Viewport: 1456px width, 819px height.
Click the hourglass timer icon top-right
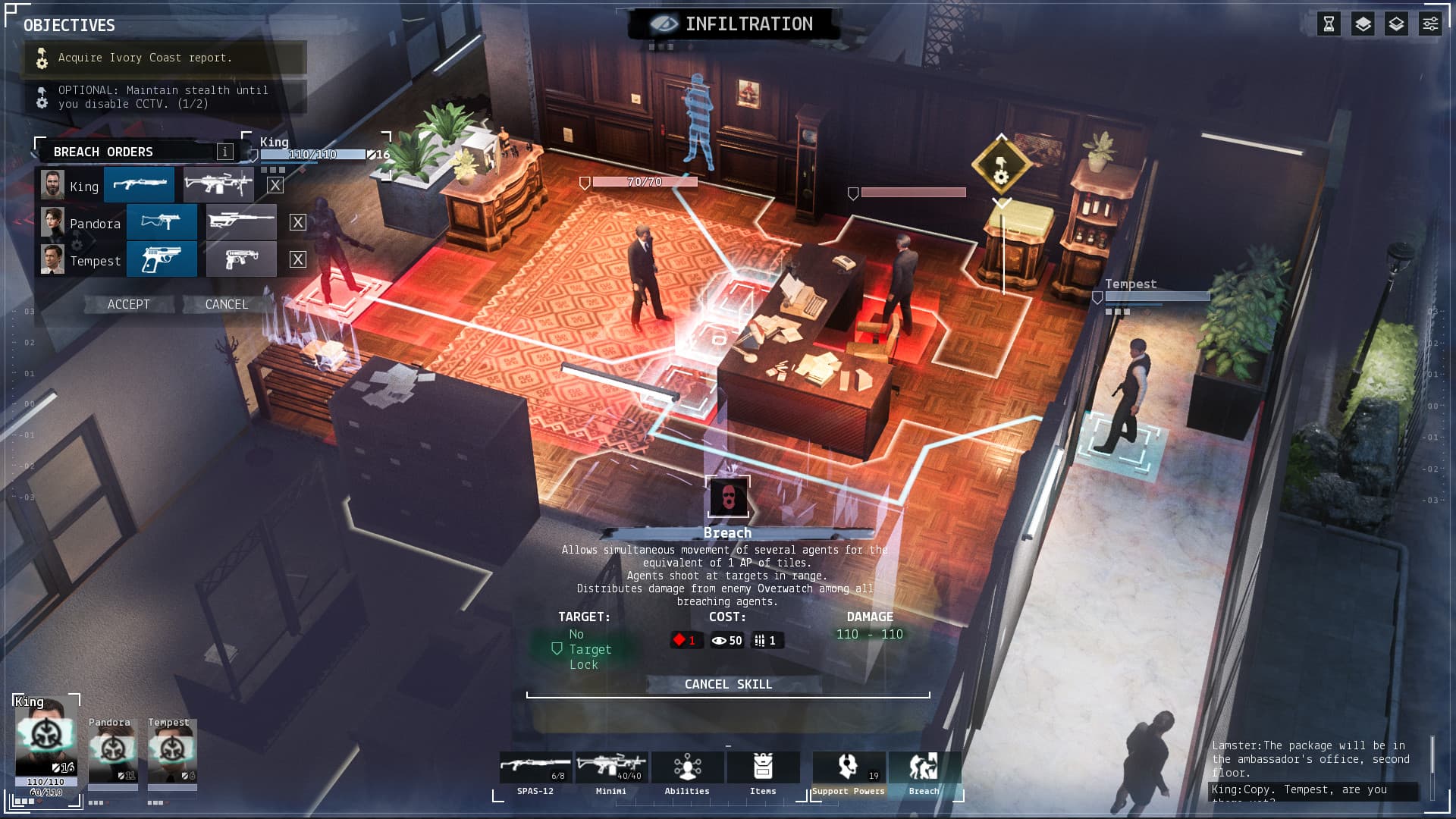tap(1327, 24)
